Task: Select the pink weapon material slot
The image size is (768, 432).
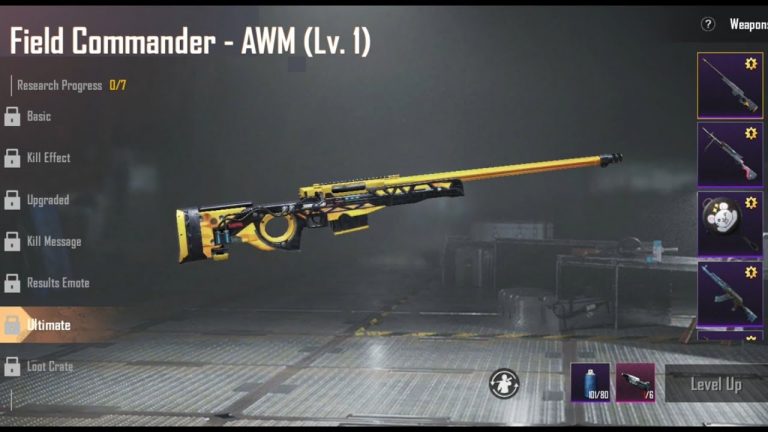Action: pyautogui.click(x=635, y=383)
